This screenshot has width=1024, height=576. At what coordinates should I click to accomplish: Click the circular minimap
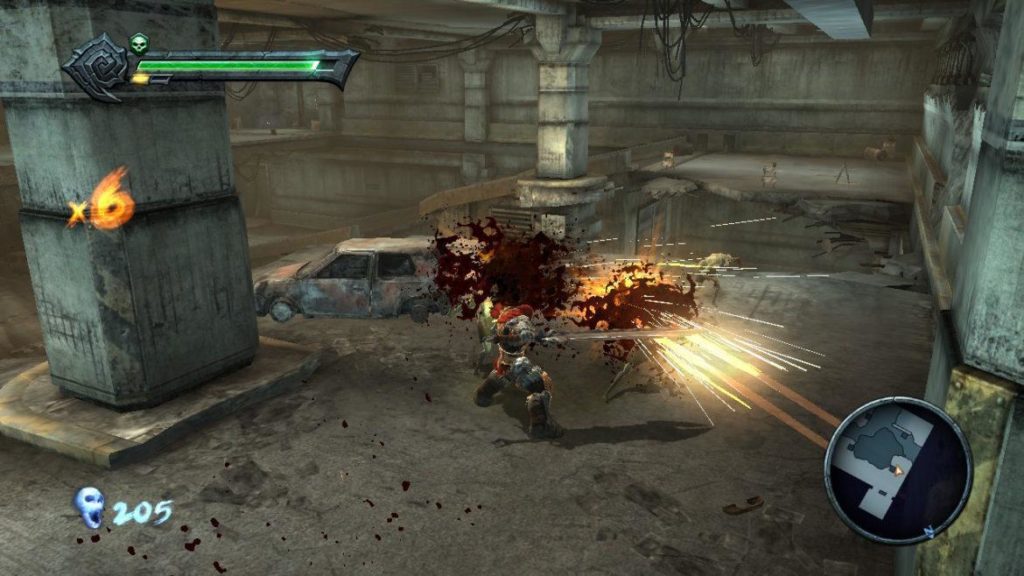click(x=898, y=470)
